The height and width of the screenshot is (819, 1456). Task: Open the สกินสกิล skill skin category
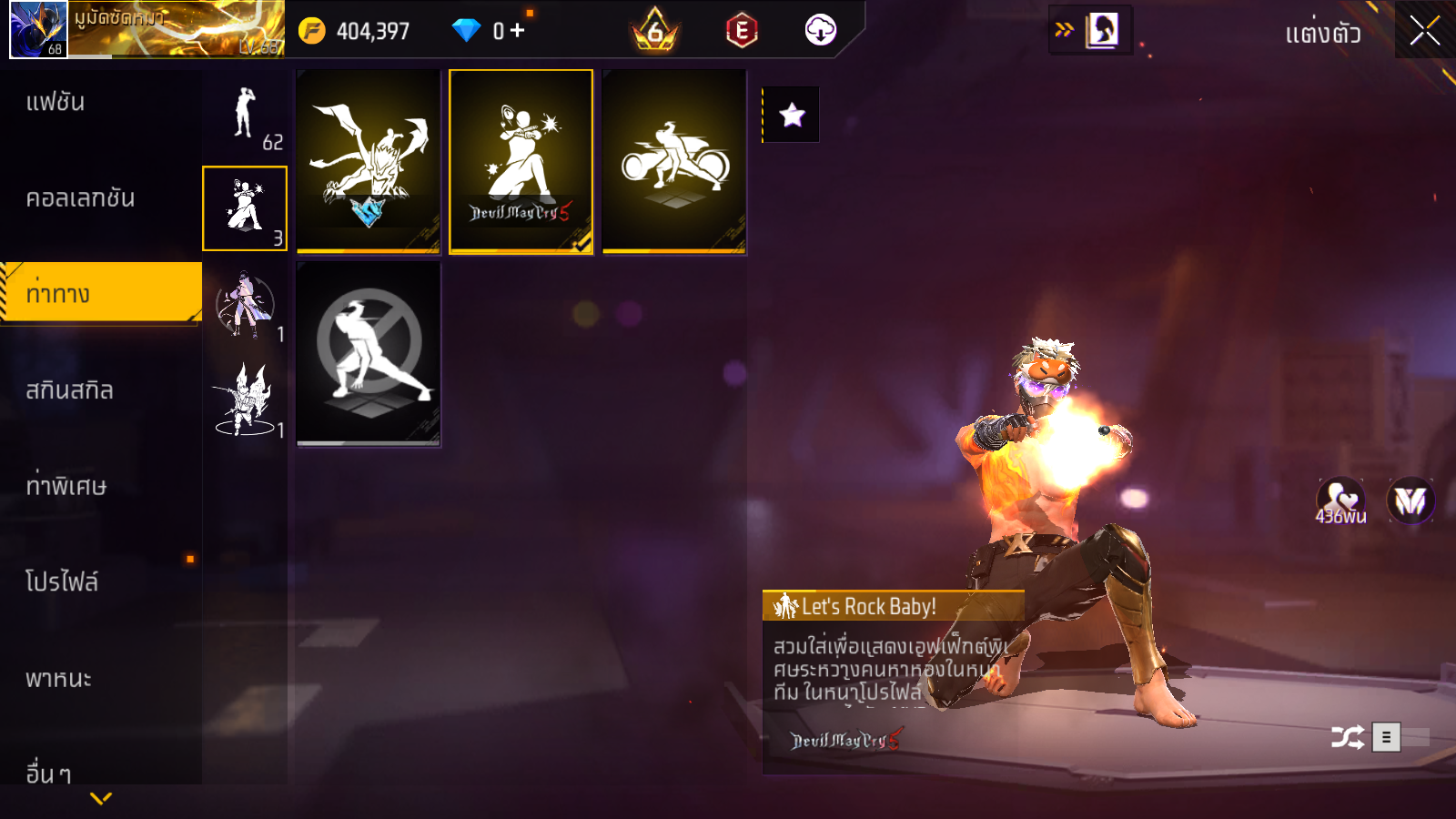click(x=69, y=390)
